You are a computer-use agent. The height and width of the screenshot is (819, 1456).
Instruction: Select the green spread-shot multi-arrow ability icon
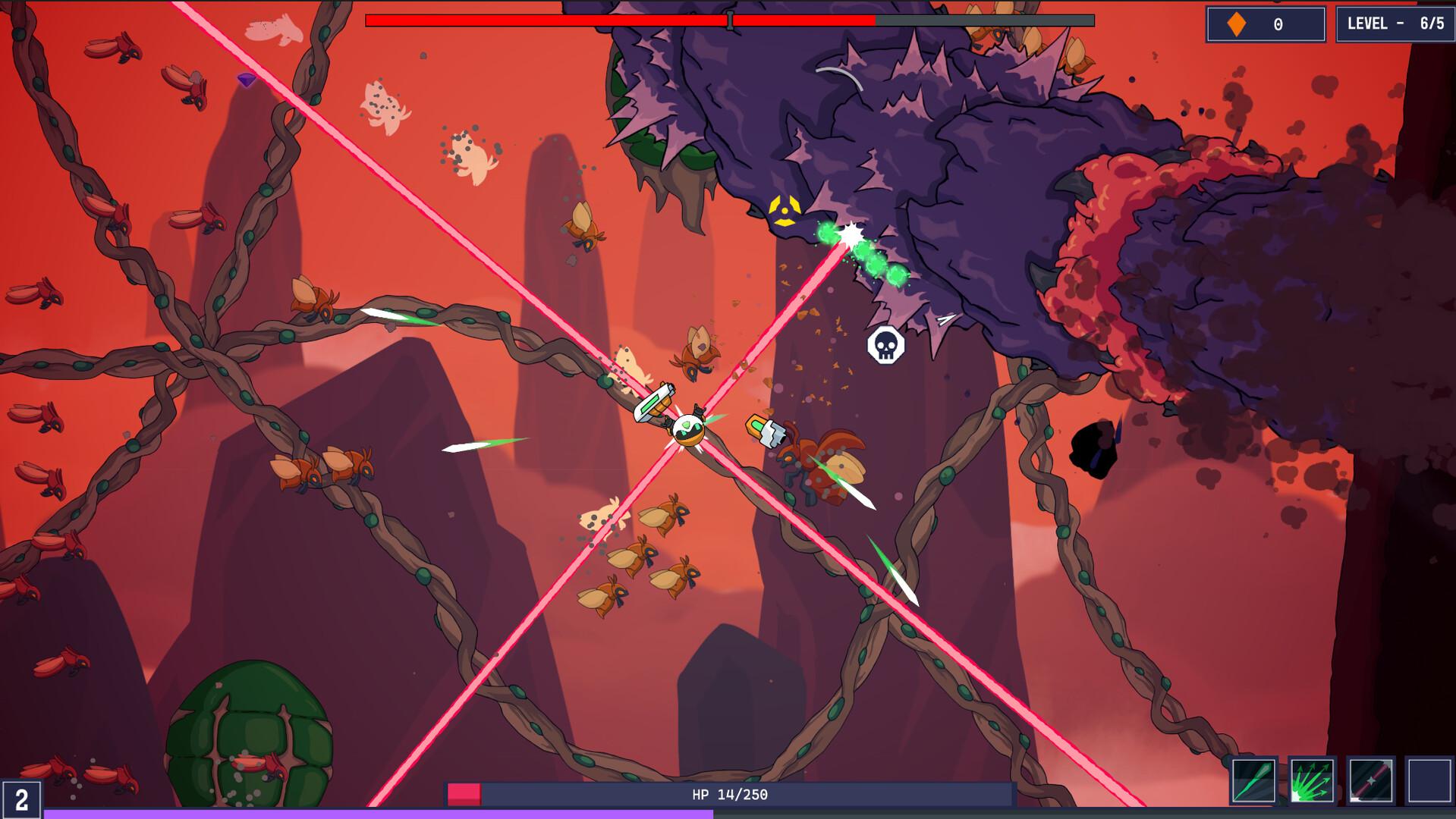coord(1312,783)
